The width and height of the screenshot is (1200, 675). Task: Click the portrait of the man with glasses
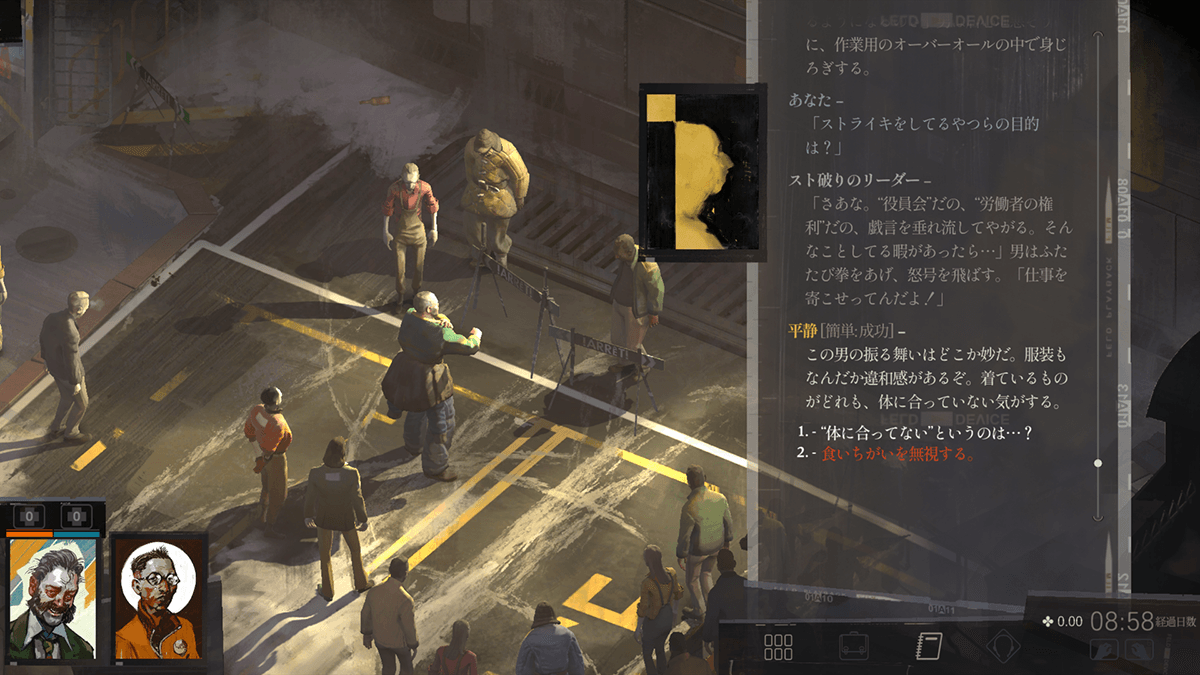tap(158, 600)
